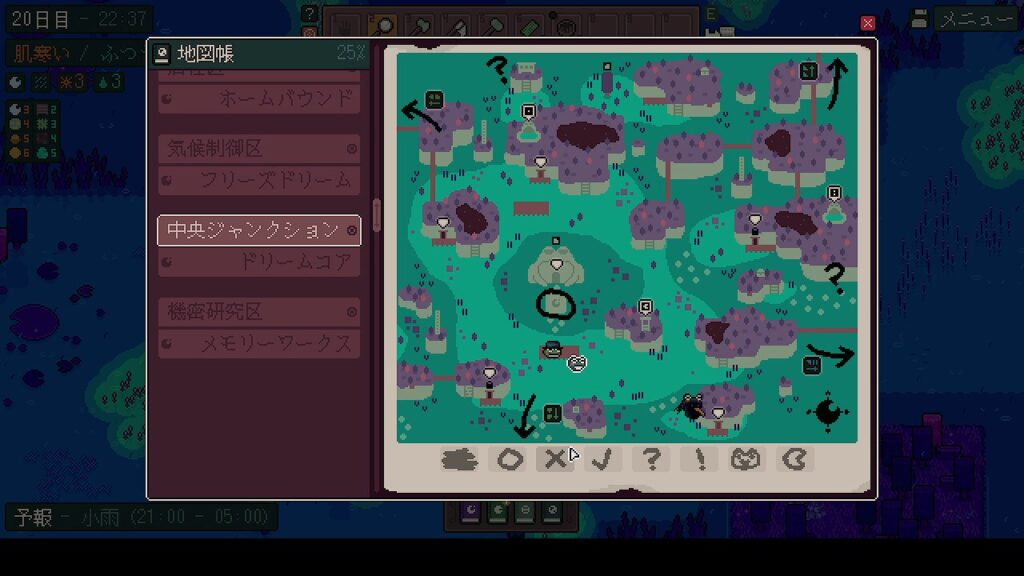Image resolution: width=1024 pixels, height=576 pixels.
Task: Click the question mark help icon at top
Action: tap(310, 14)
